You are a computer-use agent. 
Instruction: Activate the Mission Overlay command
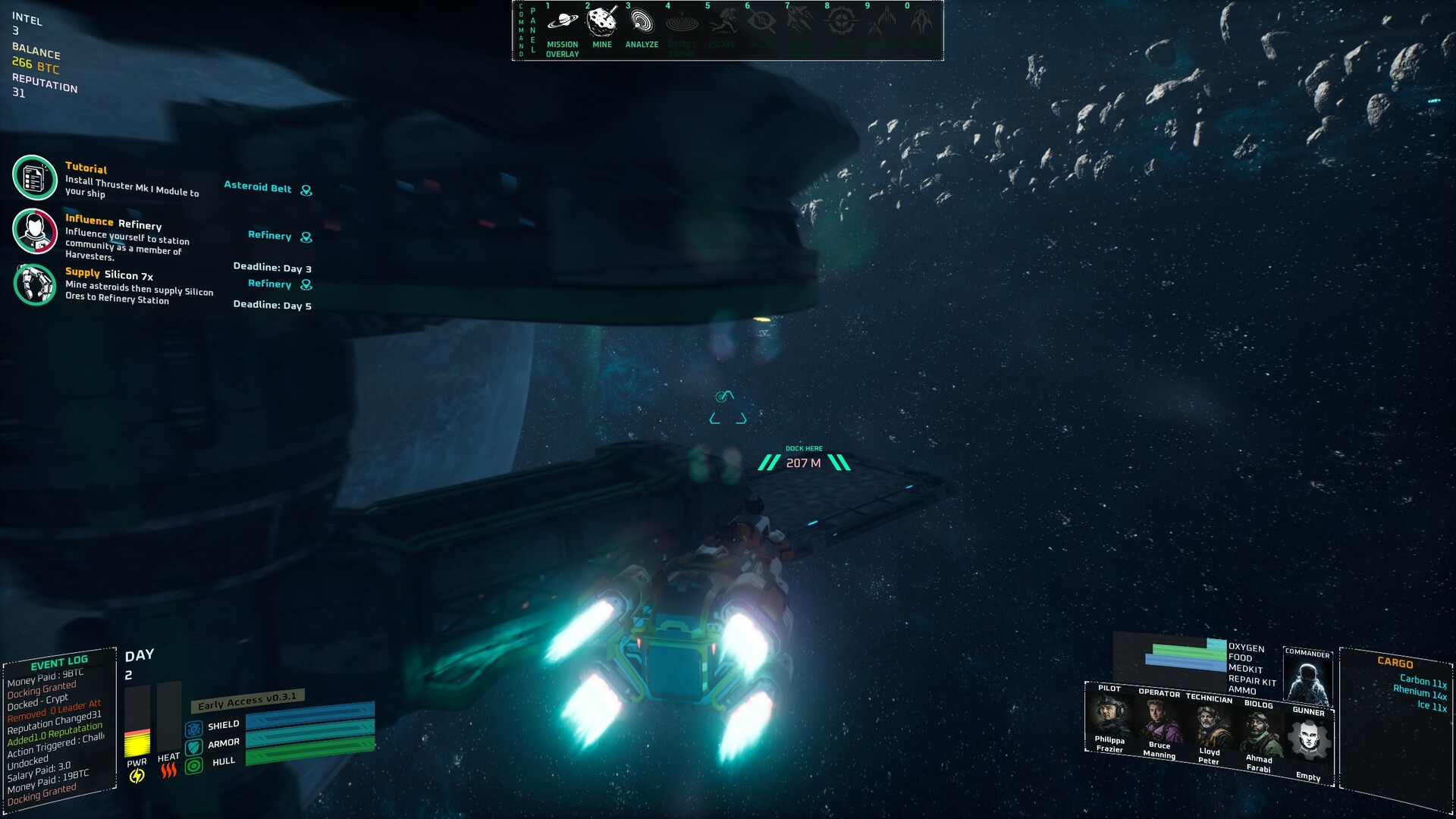[562, 22]
